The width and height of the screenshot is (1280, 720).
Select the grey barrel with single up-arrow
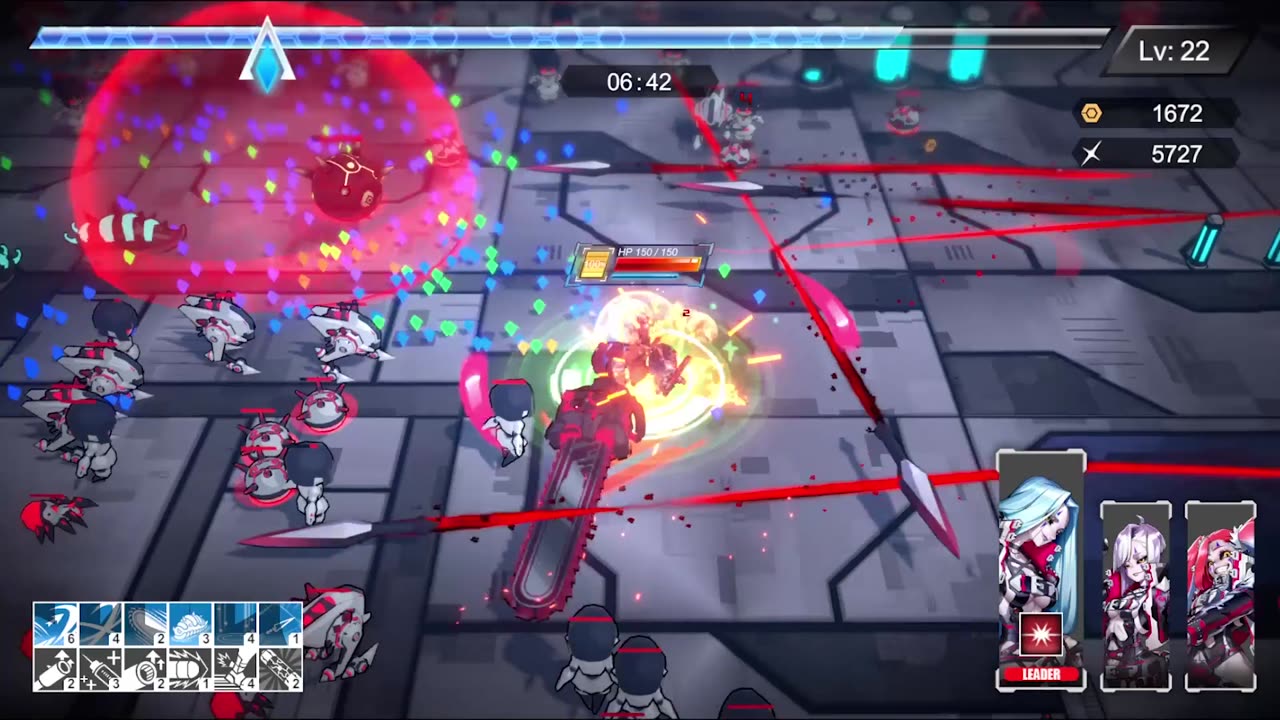[x=55, y=669]
